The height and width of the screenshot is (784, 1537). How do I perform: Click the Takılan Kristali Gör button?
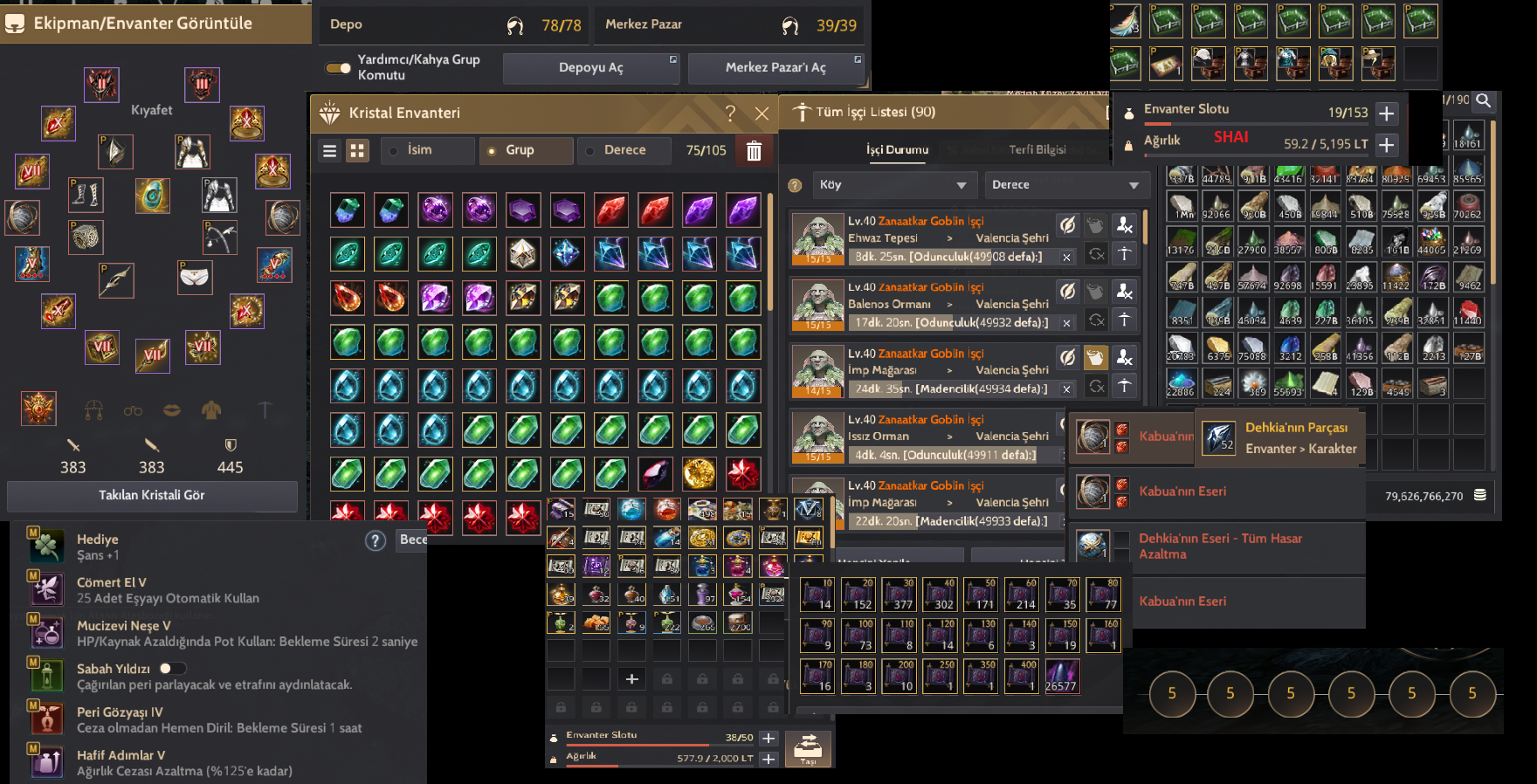[x=152, y=495]
